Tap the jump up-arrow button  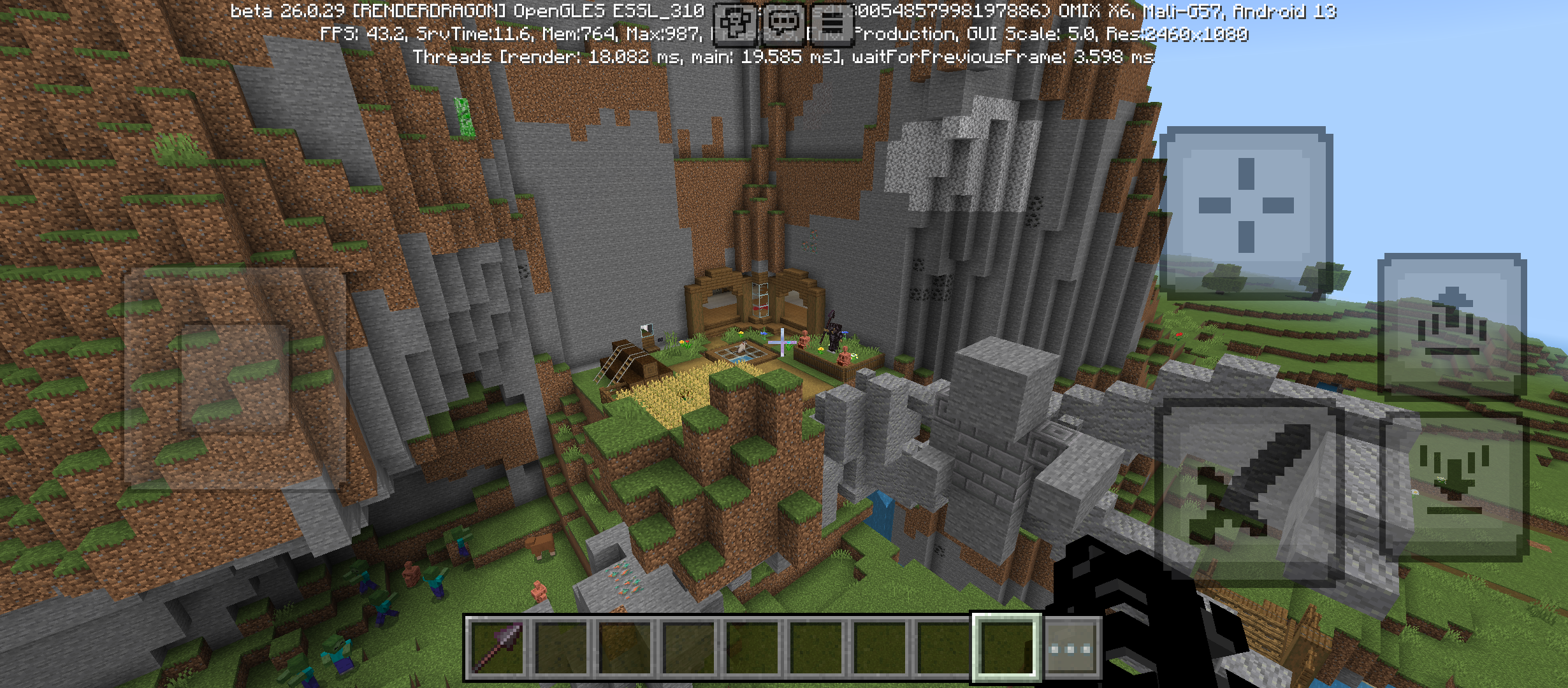tap(1451, 326)
